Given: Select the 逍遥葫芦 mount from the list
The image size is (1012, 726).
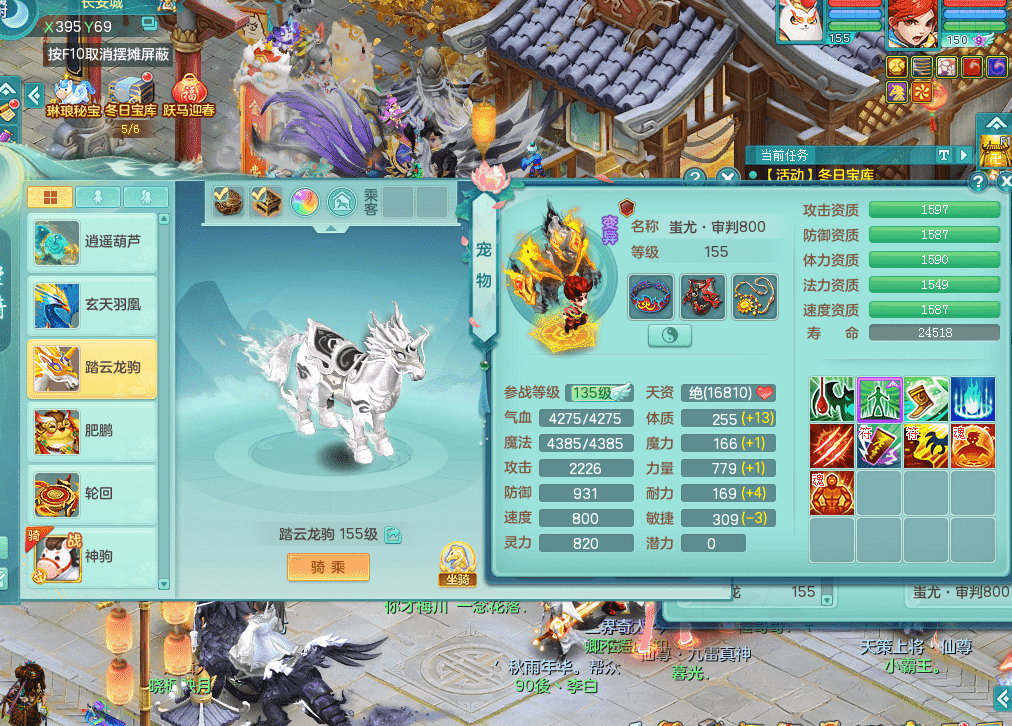Looking at the screenshot, I should click(92, 242).
